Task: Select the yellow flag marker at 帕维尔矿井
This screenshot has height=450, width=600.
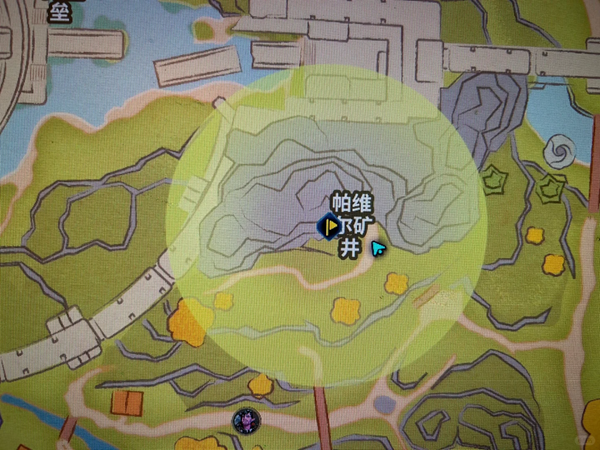Action: (331, 228)
